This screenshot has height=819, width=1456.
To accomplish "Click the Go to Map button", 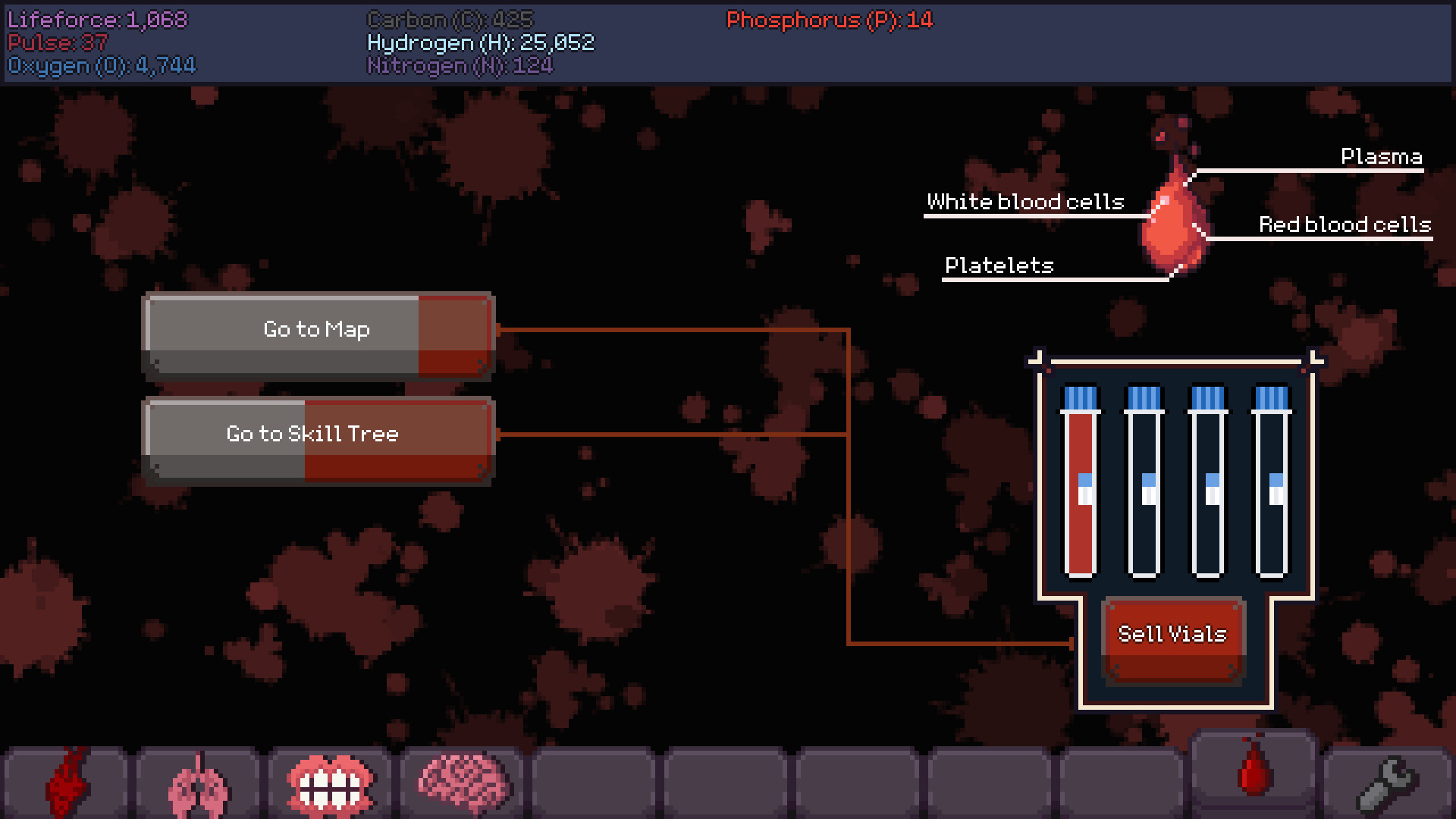I will [x=316, y=329].
